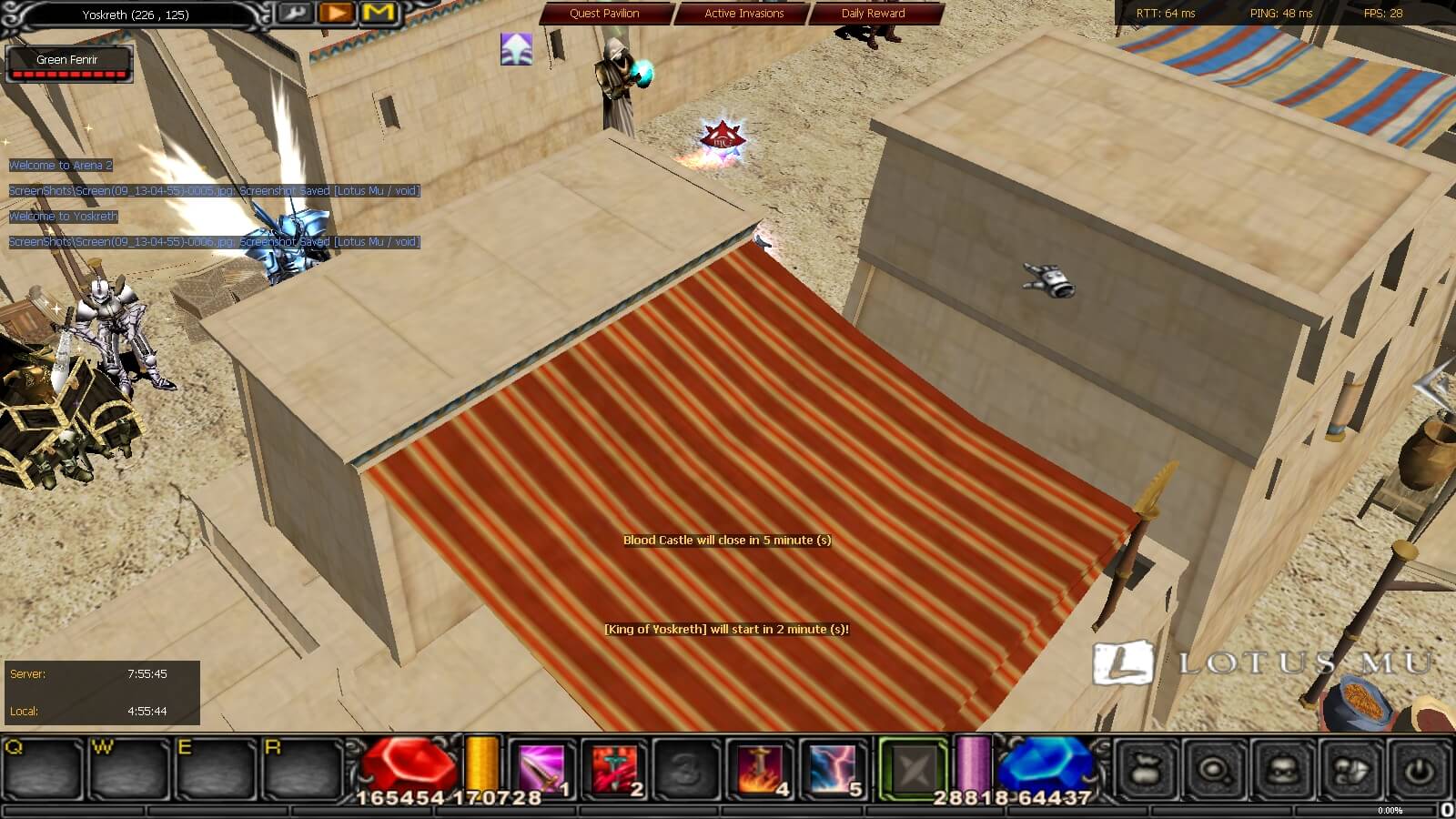Activate the red sword skill in slot 2
The width and height of the screenshot is (1456, 819).
click(x=615, y=769)
